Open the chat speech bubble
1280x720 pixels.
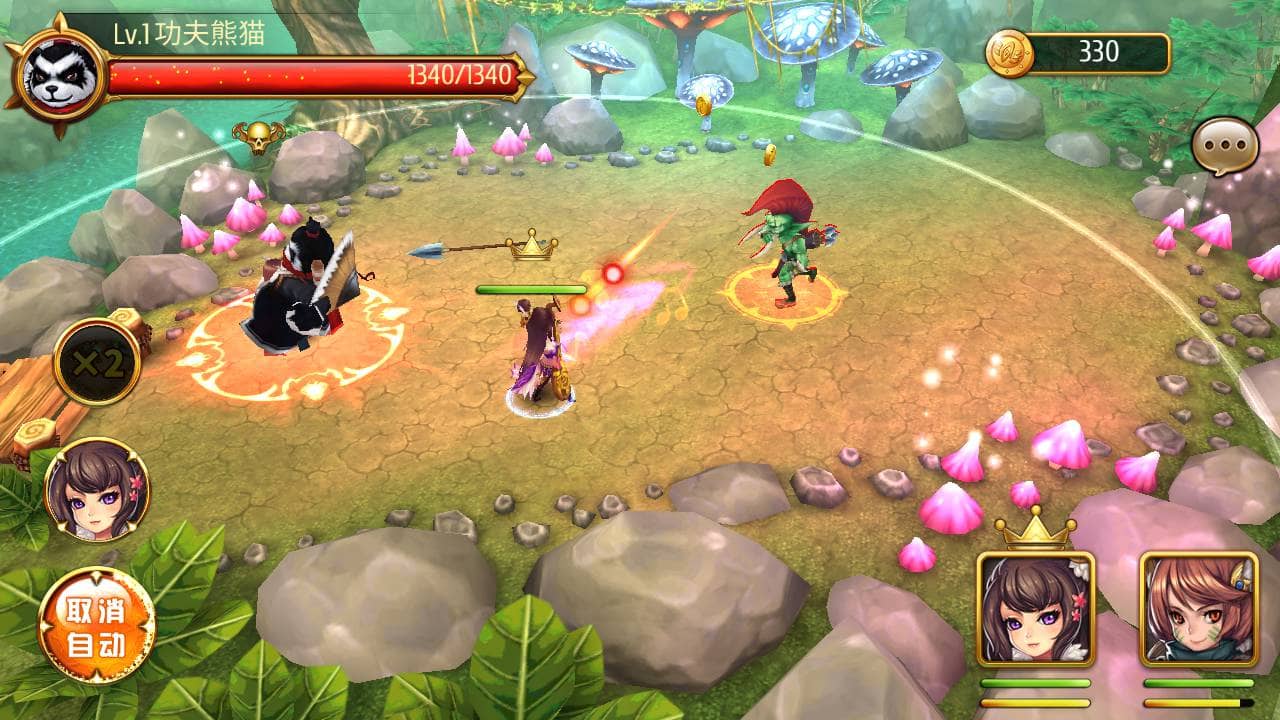(1224, 146)
